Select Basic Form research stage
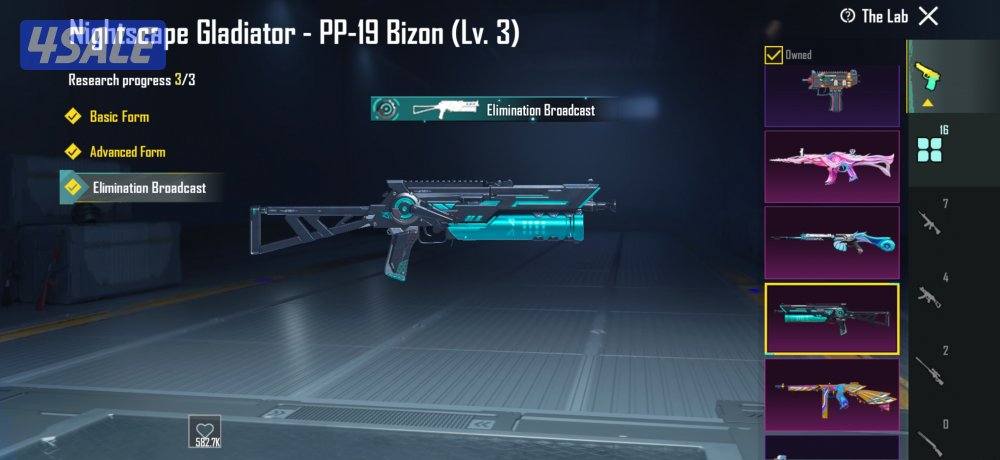 [x=118, y=117]
